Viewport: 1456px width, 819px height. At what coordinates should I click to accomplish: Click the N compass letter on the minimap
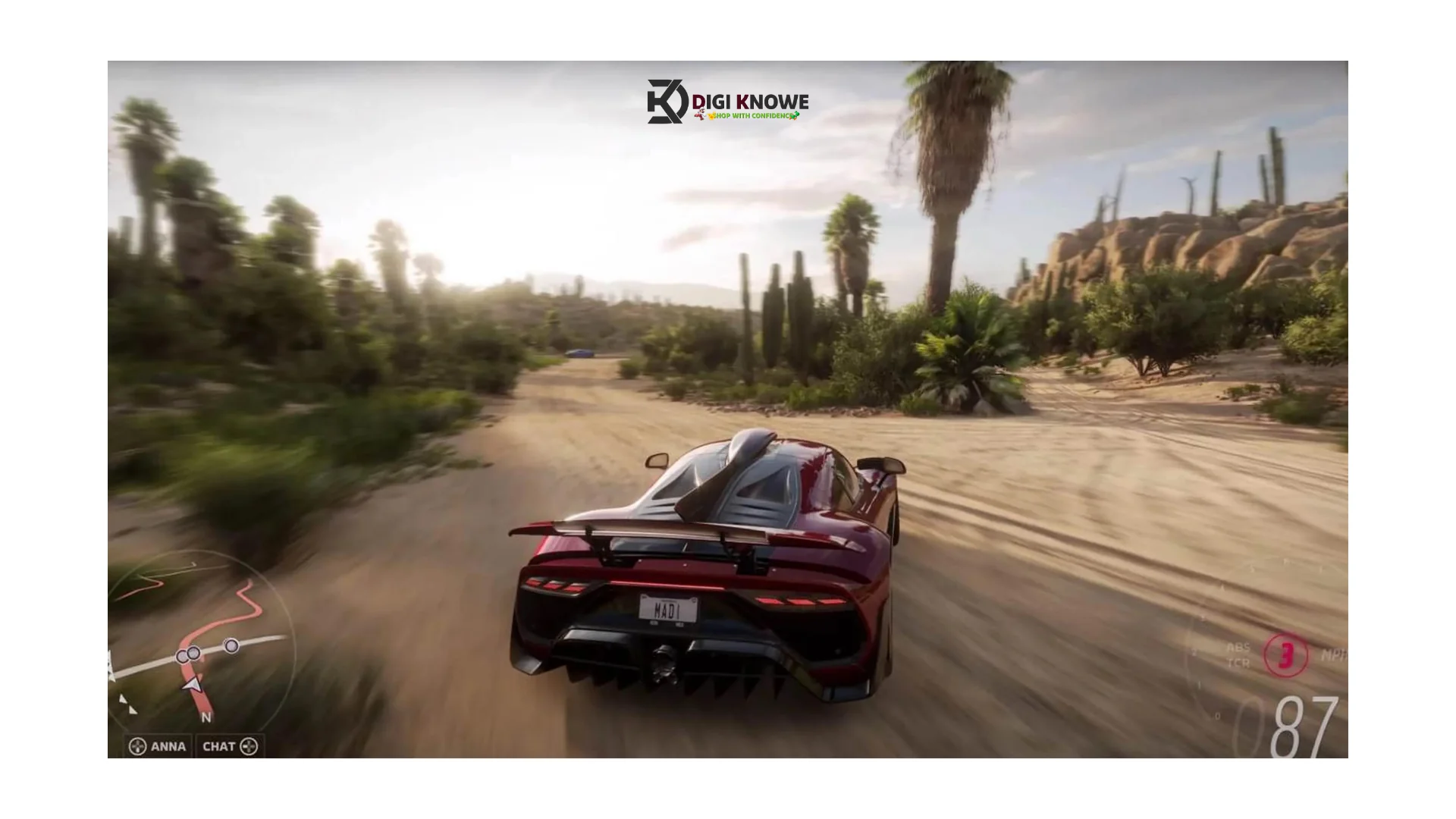pos(206,716)
